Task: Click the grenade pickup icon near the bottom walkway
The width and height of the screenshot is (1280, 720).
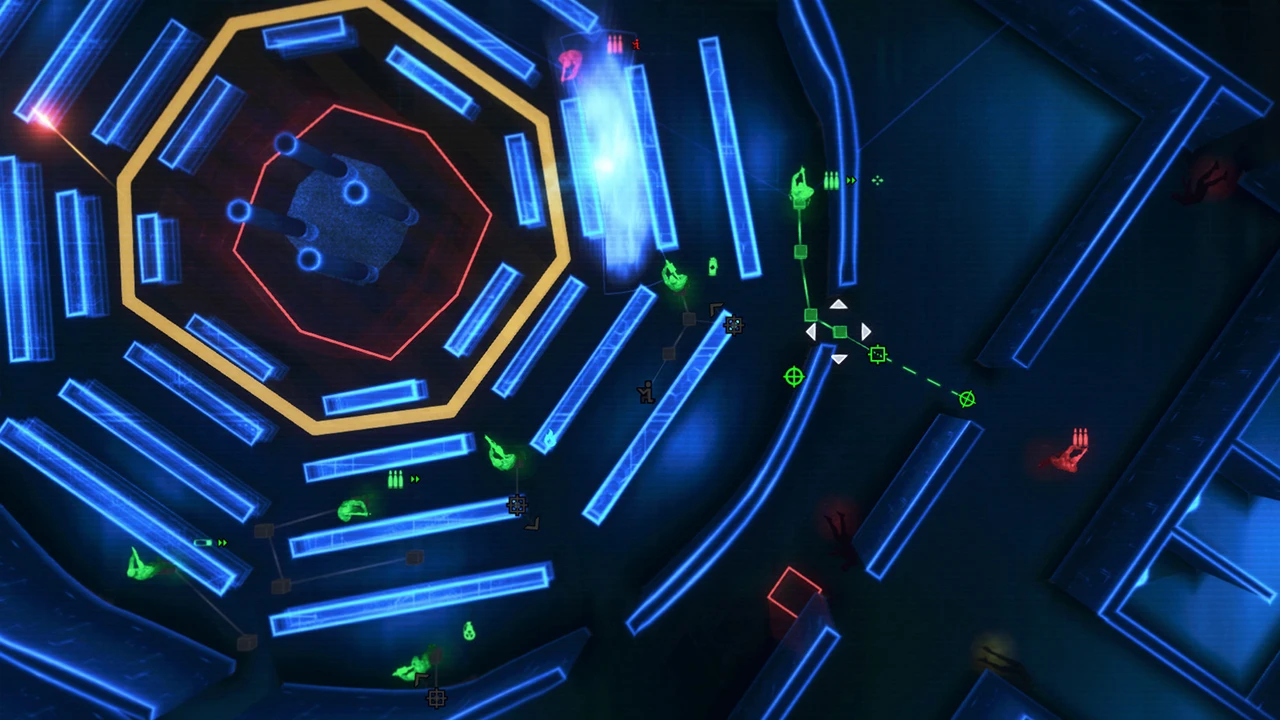Action: pos(467,632)
